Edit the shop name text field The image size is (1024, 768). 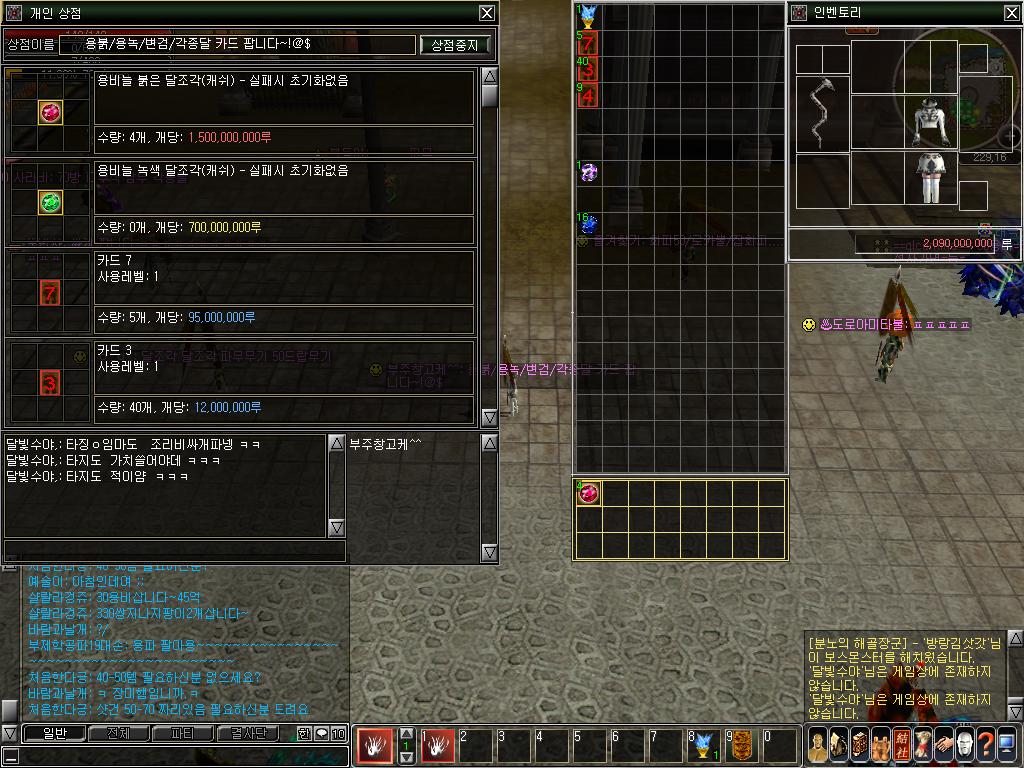[238, 45]
